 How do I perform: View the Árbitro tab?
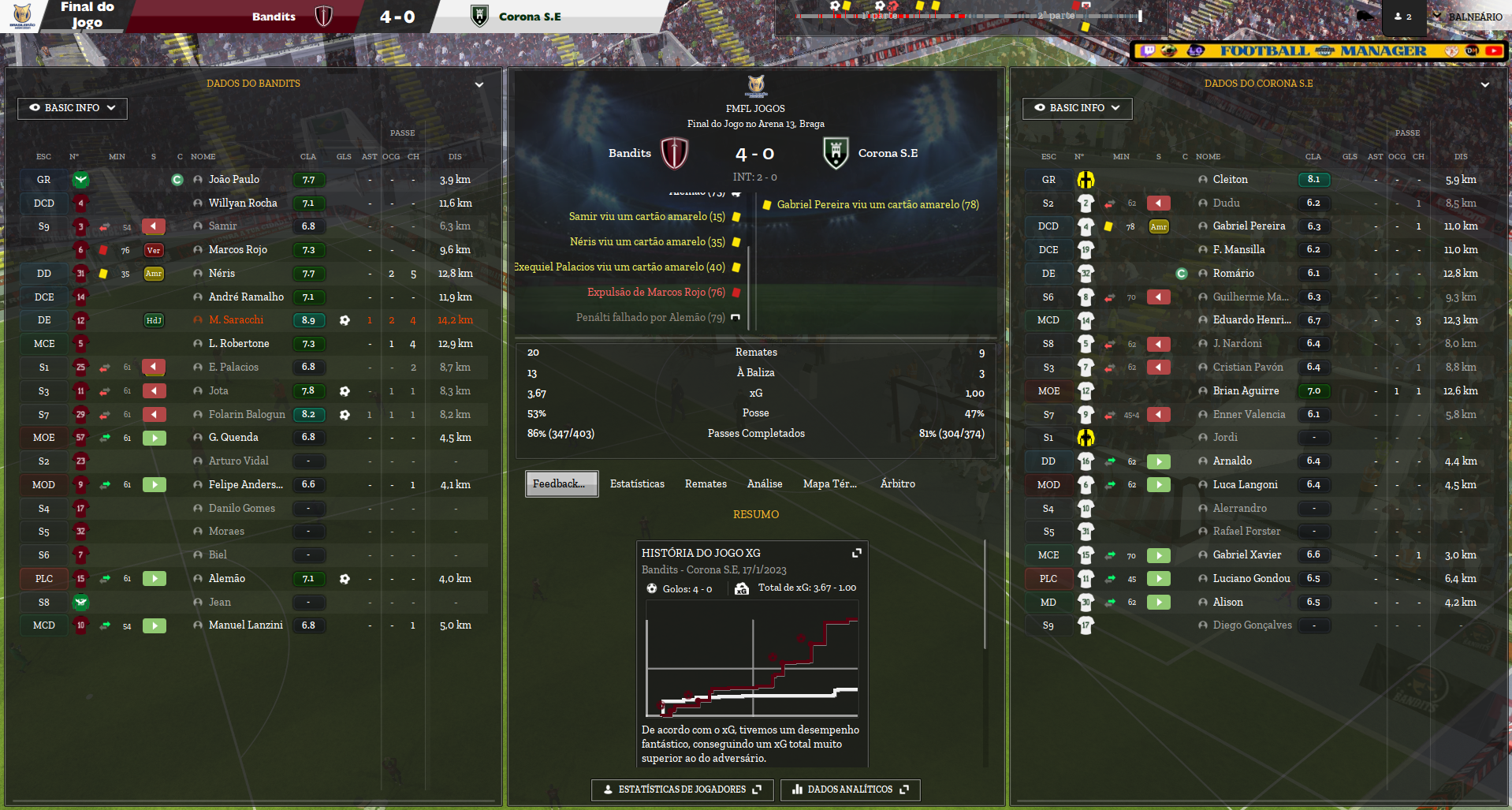(897, 484)
